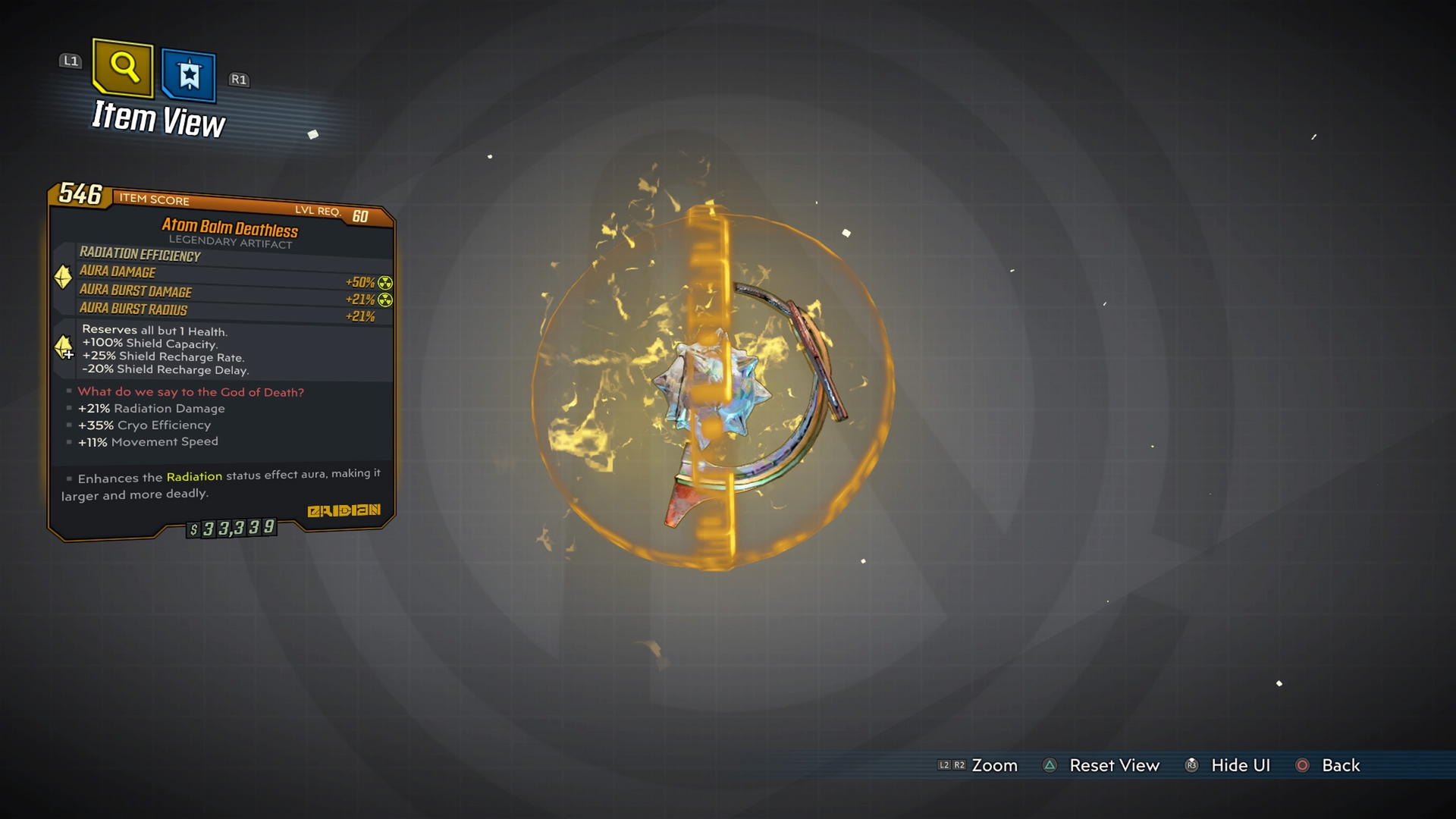The height and width of the screenshot is (819, 1456).
Task: Click the circle Back button icon
Action: (x=1303, y=766)
